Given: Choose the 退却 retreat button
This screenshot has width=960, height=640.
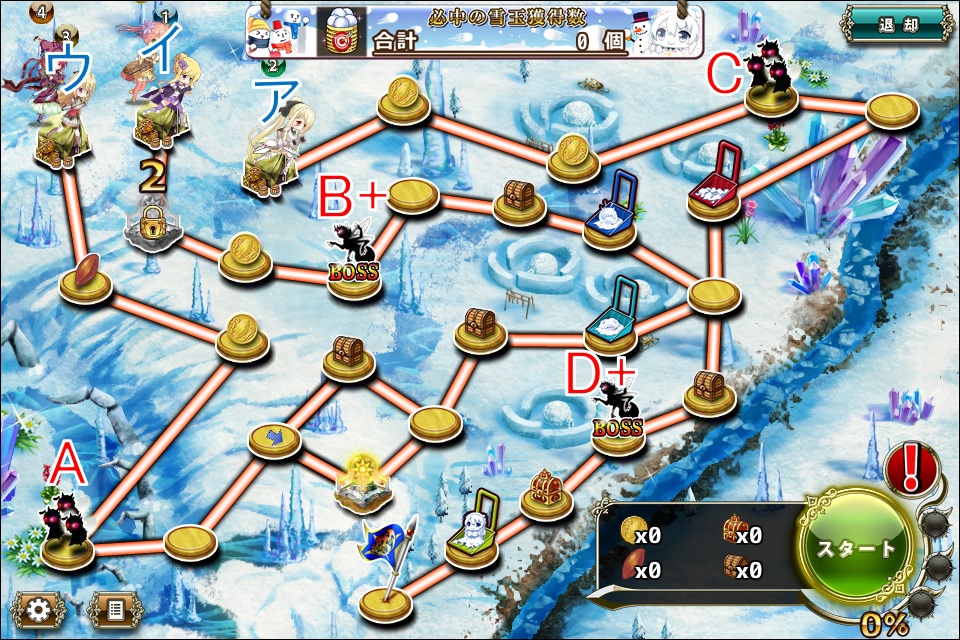Looking at the screenshot, I should point(895,24).
